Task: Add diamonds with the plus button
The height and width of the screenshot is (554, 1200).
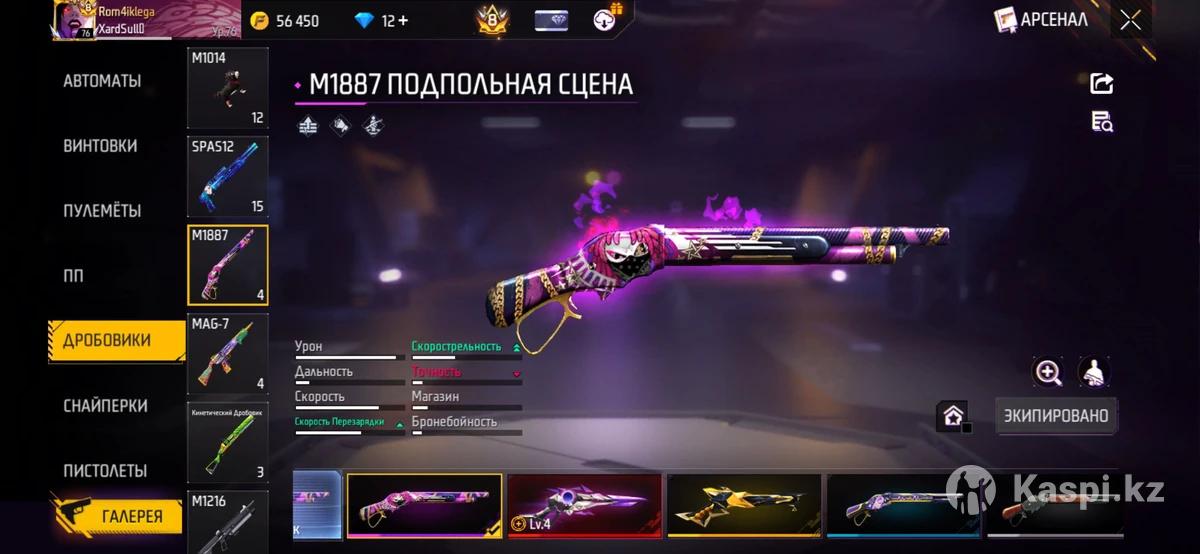Action: point(402,21)
